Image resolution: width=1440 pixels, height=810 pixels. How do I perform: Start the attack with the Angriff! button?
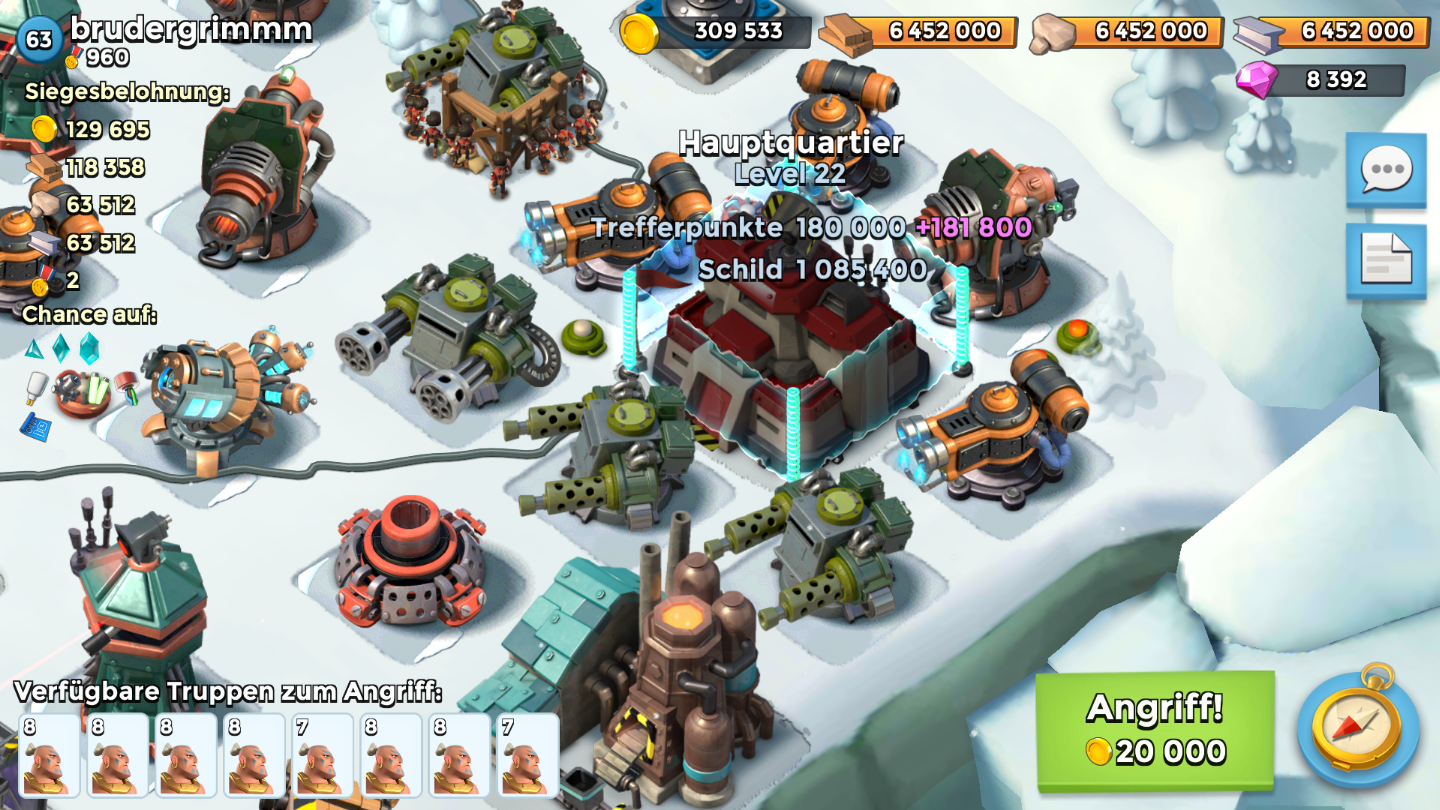(x=1154, y=730)
